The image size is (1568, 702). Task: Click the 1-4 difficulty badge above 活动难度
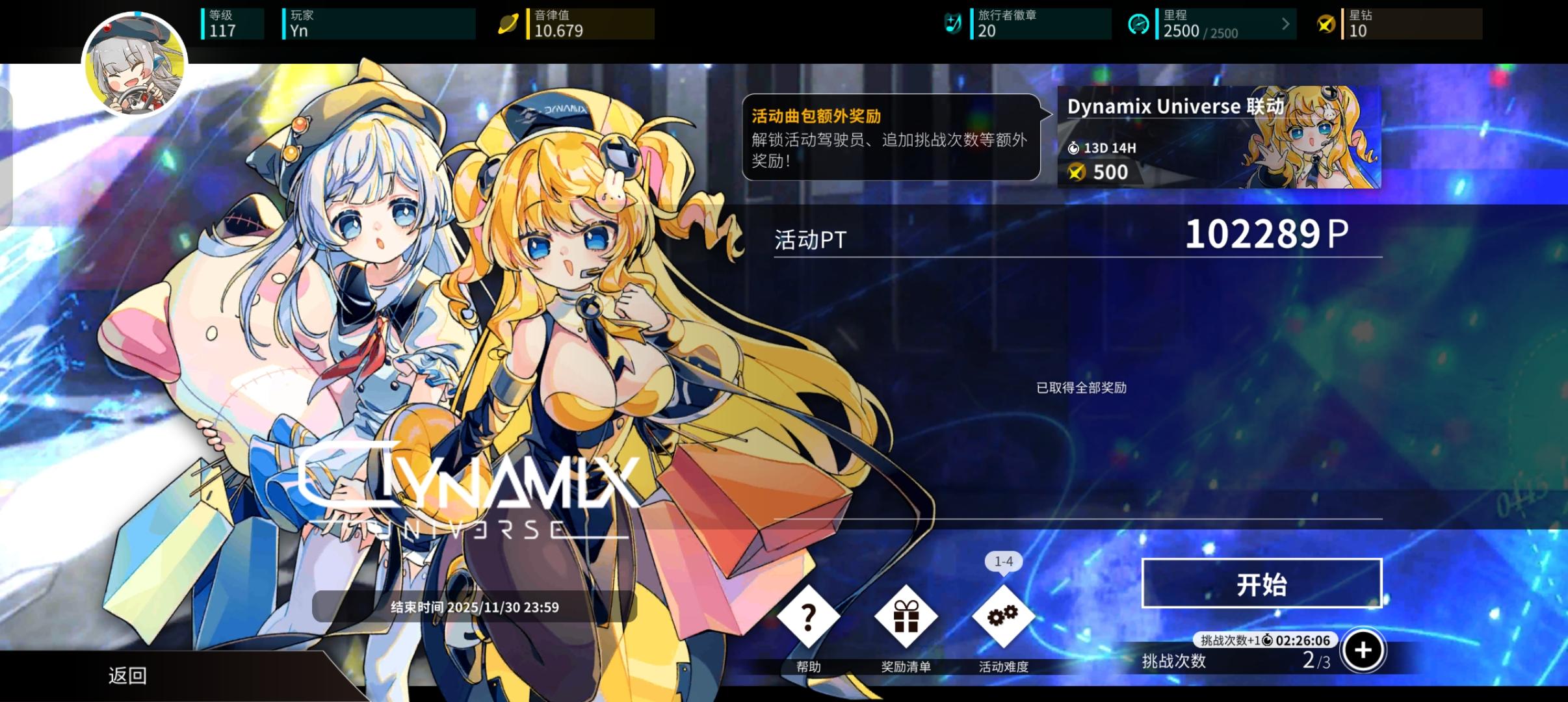click(1004, 562)
